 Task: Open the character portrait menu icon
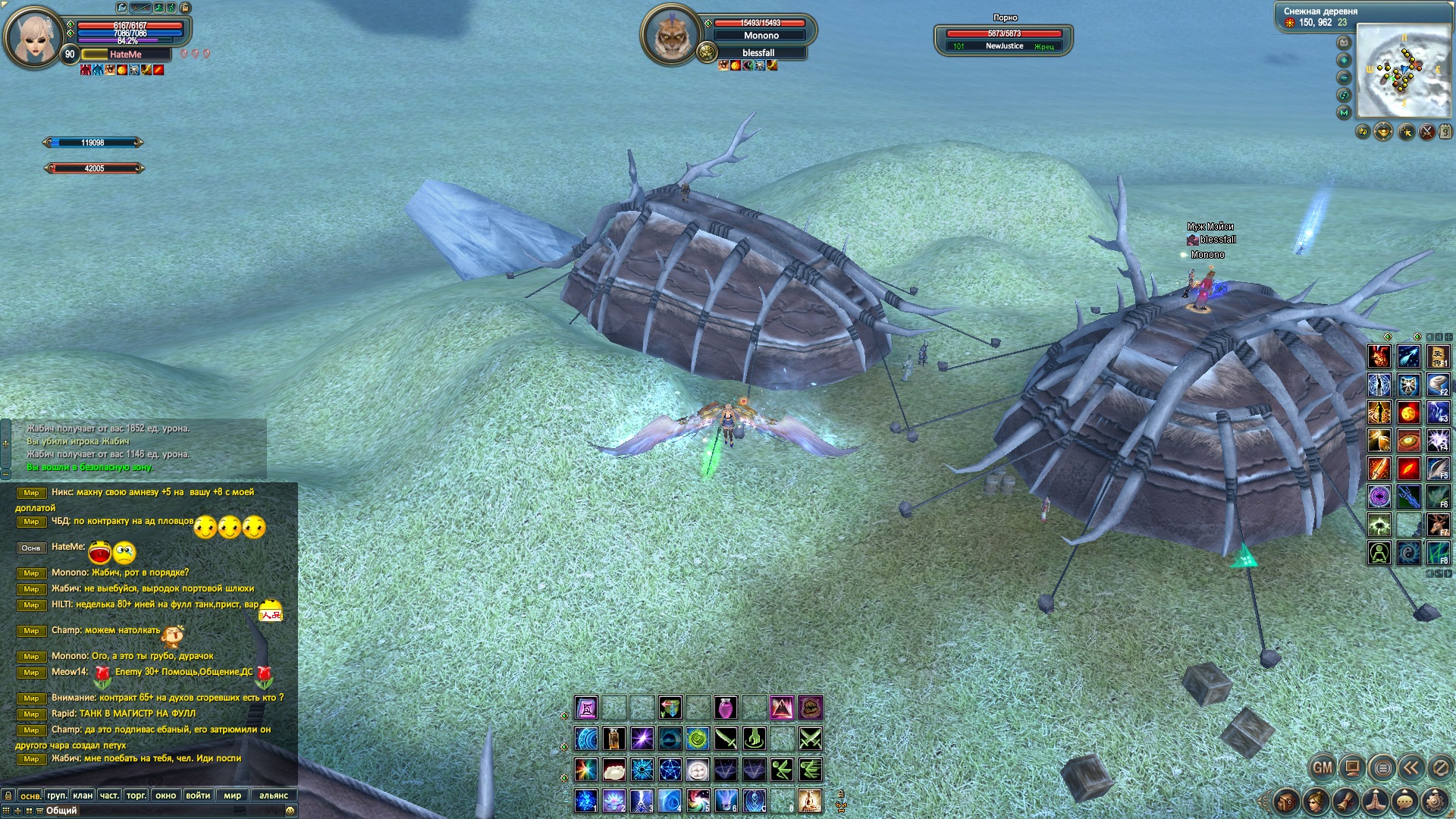pos(1316,801)
